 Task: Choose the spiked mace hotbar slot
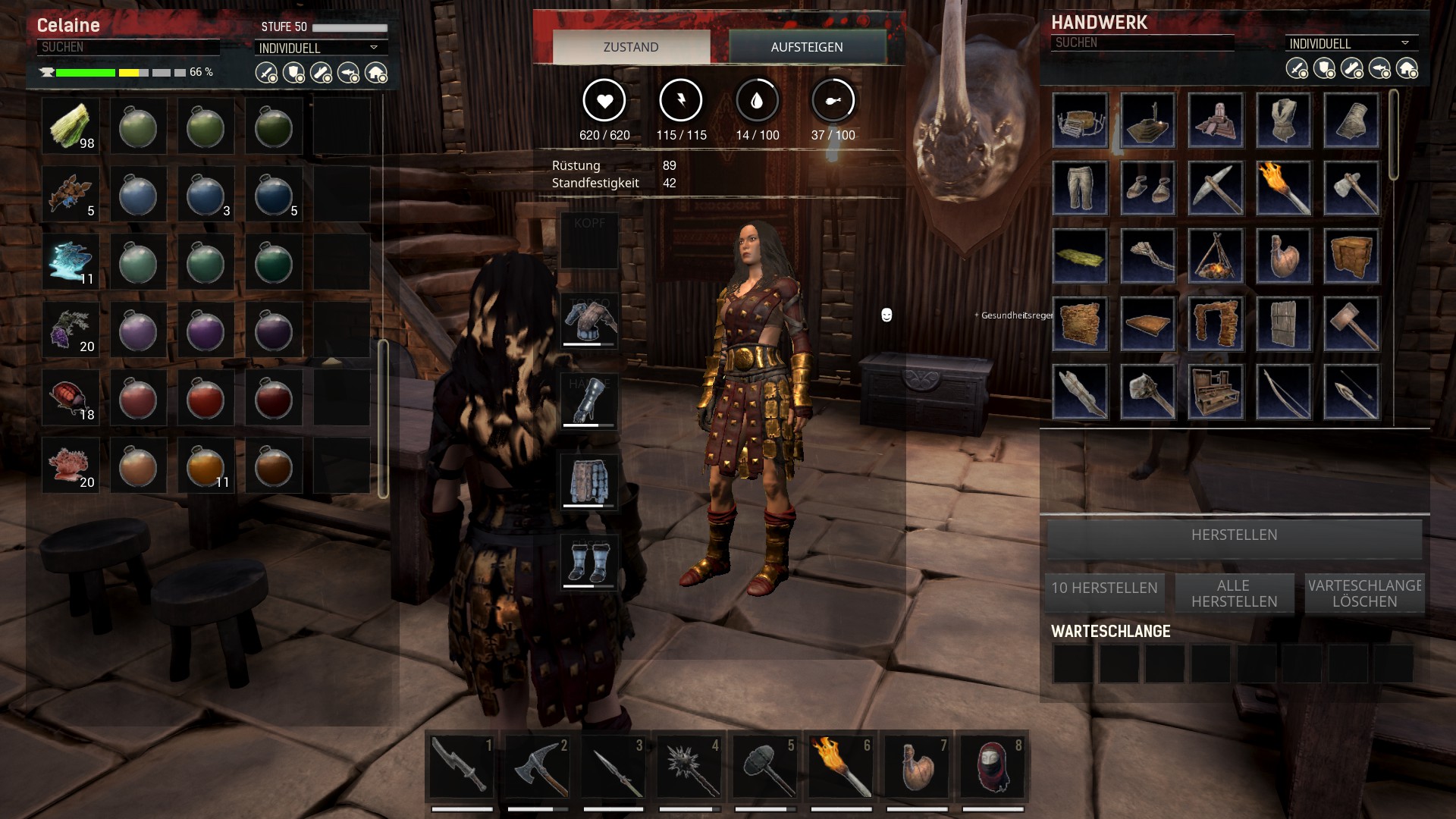(689, 766)
